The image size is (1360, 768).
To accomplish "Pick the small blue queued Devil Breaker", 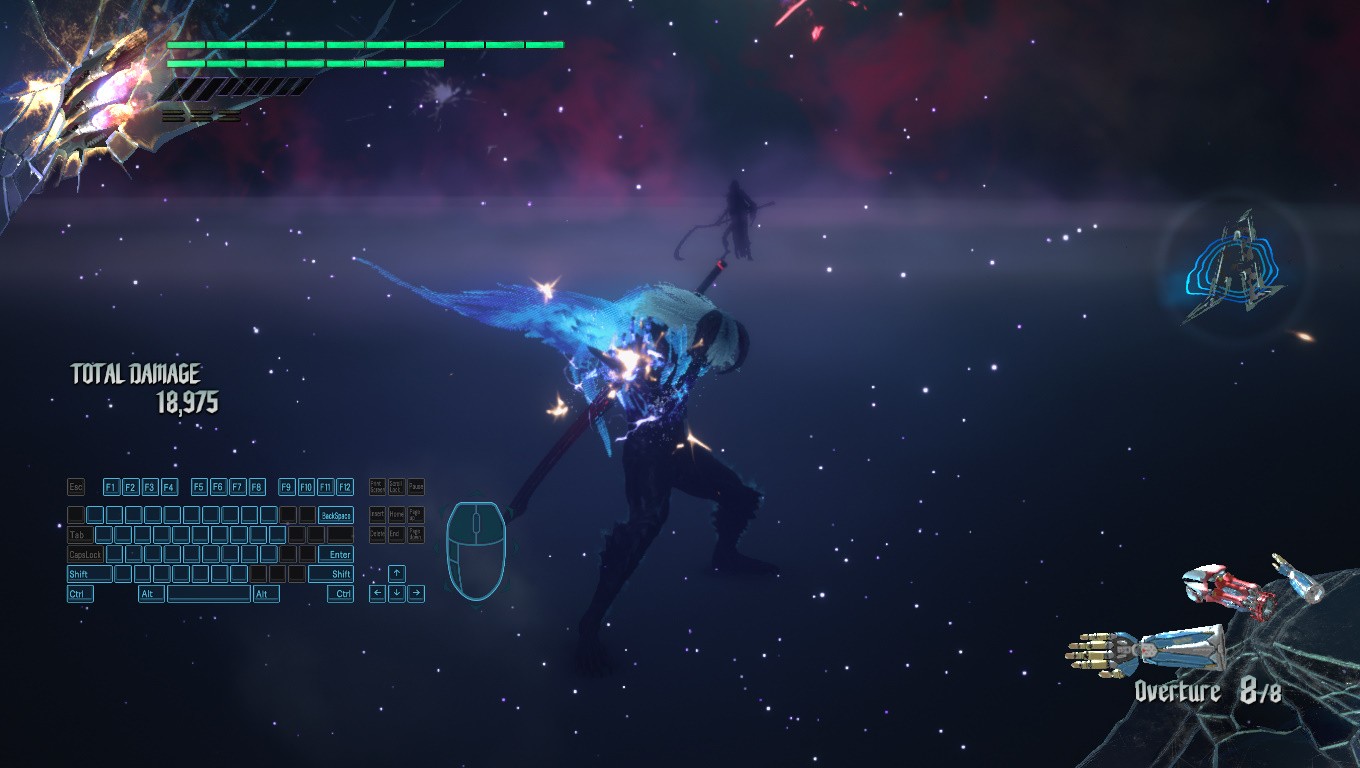I will coord(1298,578).
